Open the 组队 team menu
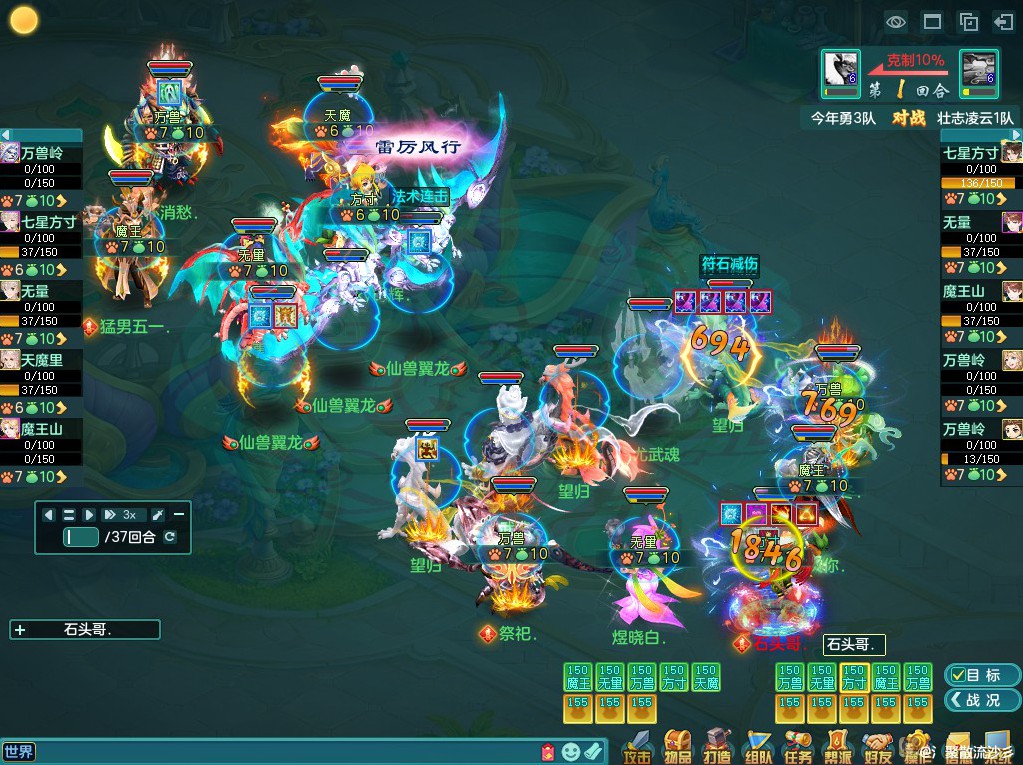This screenshot has width=1023, height=765. (x=759, y=745)
